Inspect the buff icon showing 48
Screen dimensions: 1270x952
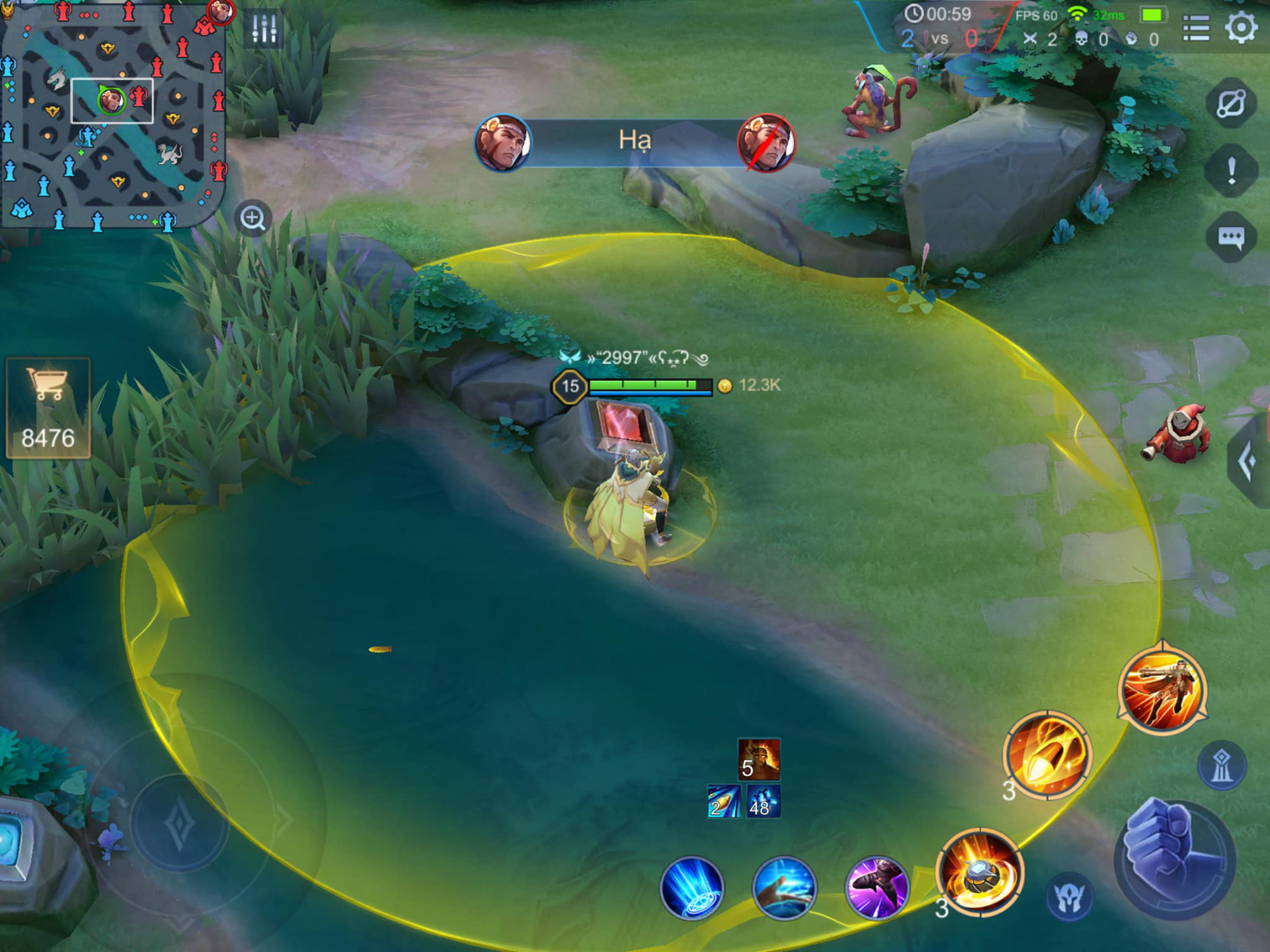tap(763, 802)
